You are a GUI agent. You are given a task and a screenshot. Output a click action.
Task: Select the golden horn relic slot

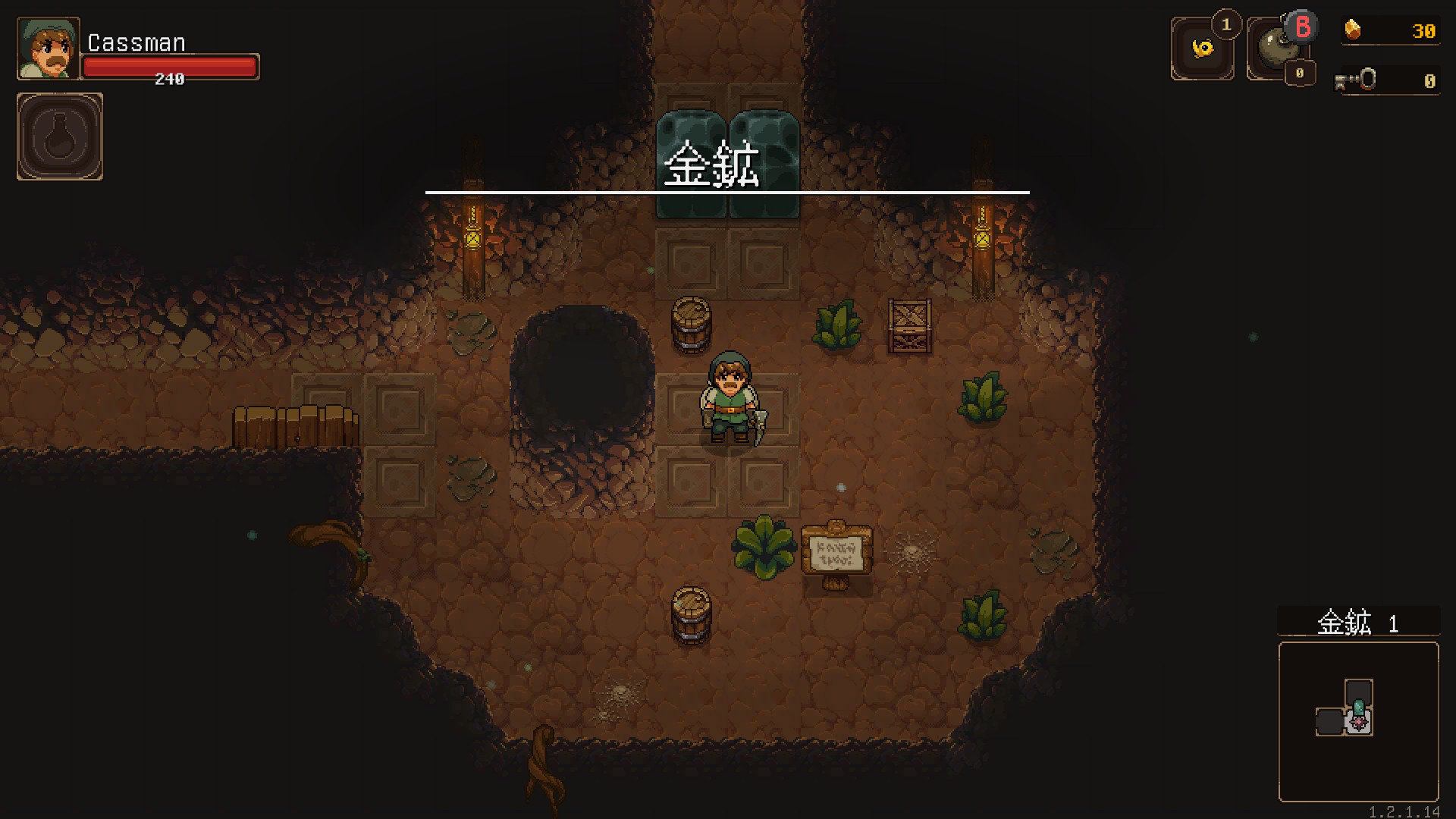1202,49
